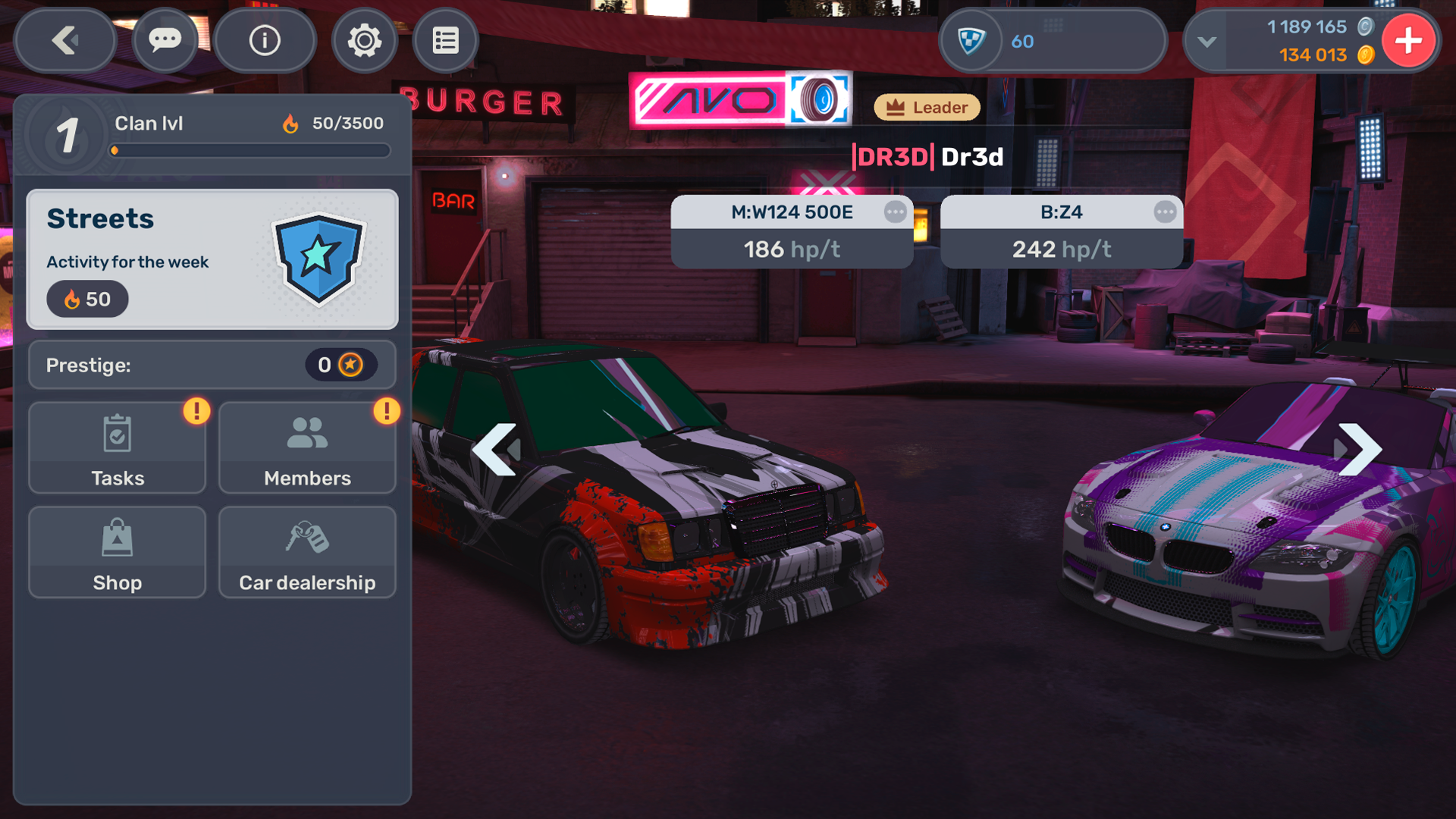
Task: Add currency with the red plus button
Action: pos(1408,41)
